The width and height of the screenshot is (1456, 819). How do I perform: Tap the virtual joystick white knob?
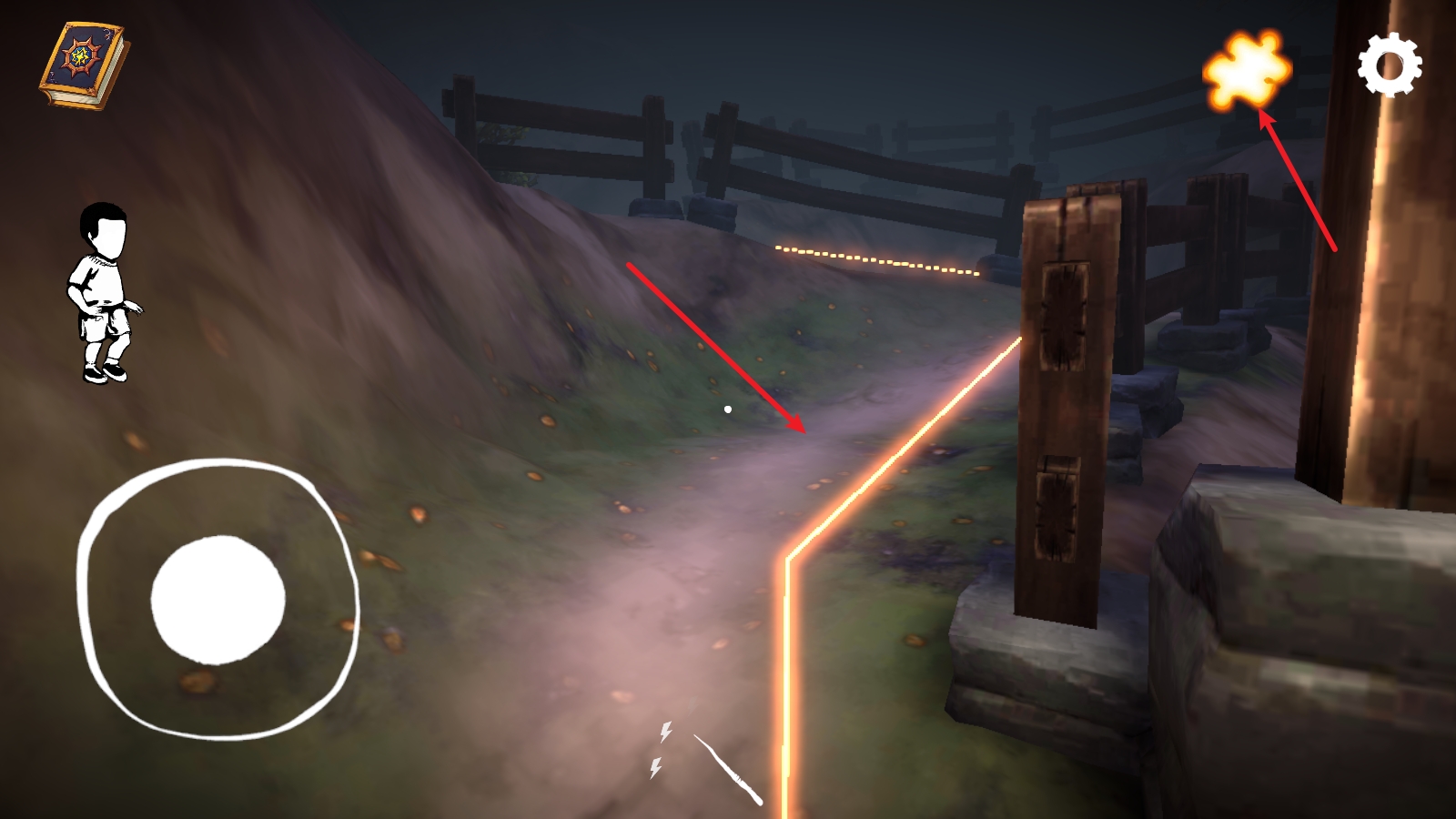click(218, 600)
